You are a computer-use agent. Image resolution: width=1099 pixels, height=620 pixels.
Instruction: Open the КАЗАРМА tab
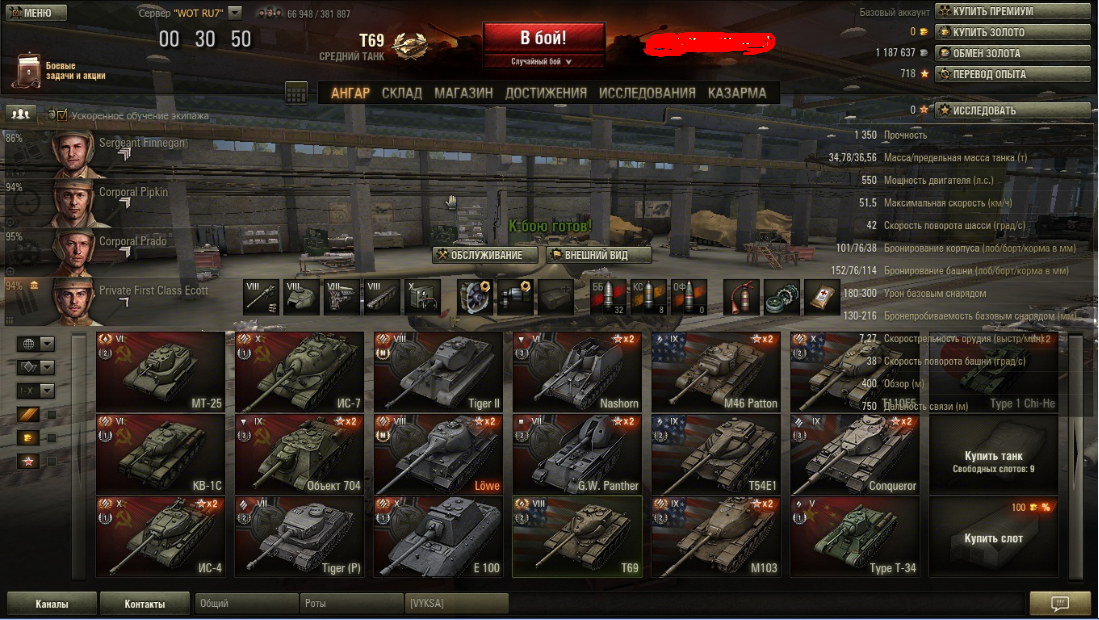737,93
